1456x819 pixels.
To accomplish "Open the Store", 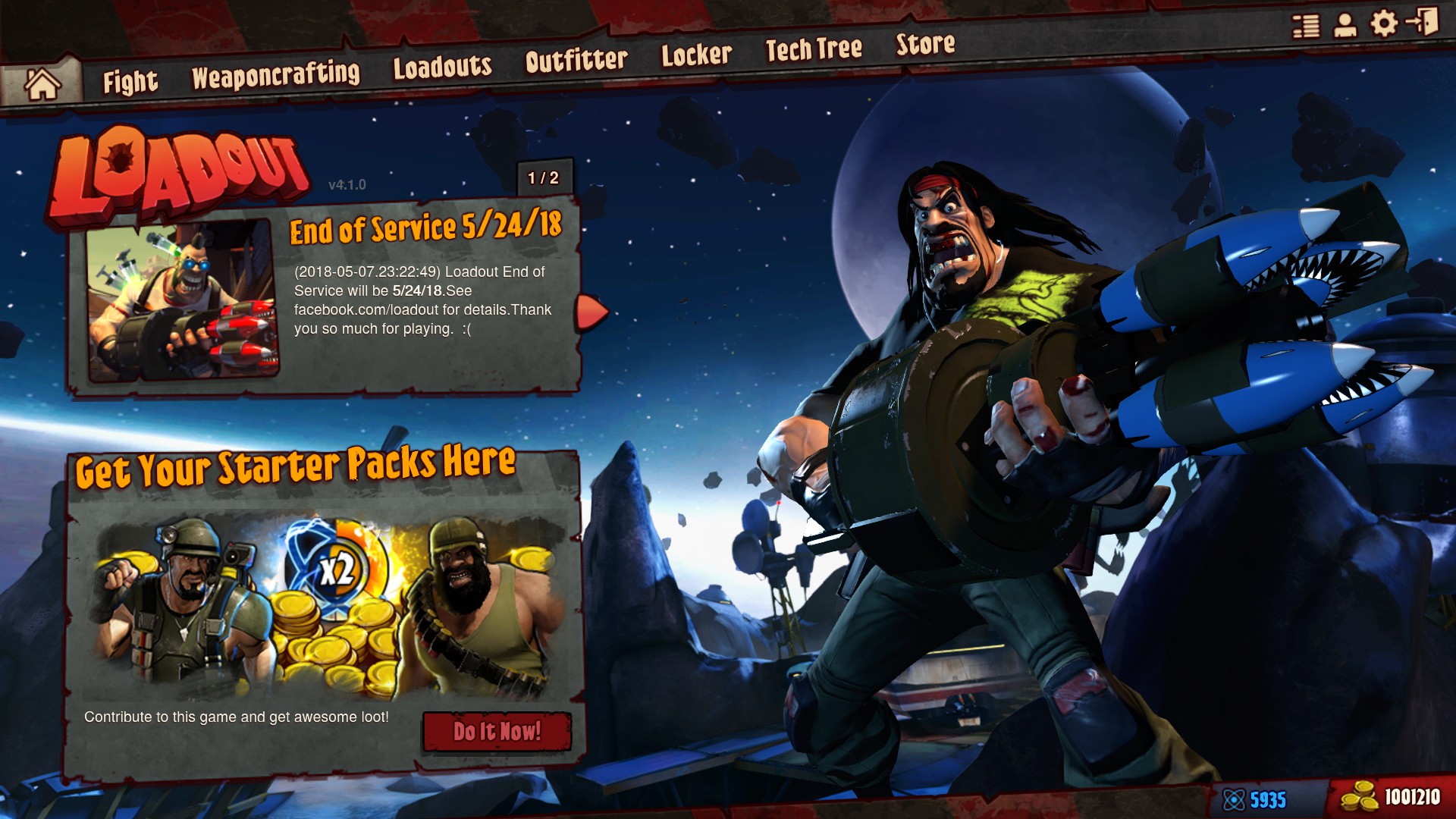I will click(x=926, y=45).
